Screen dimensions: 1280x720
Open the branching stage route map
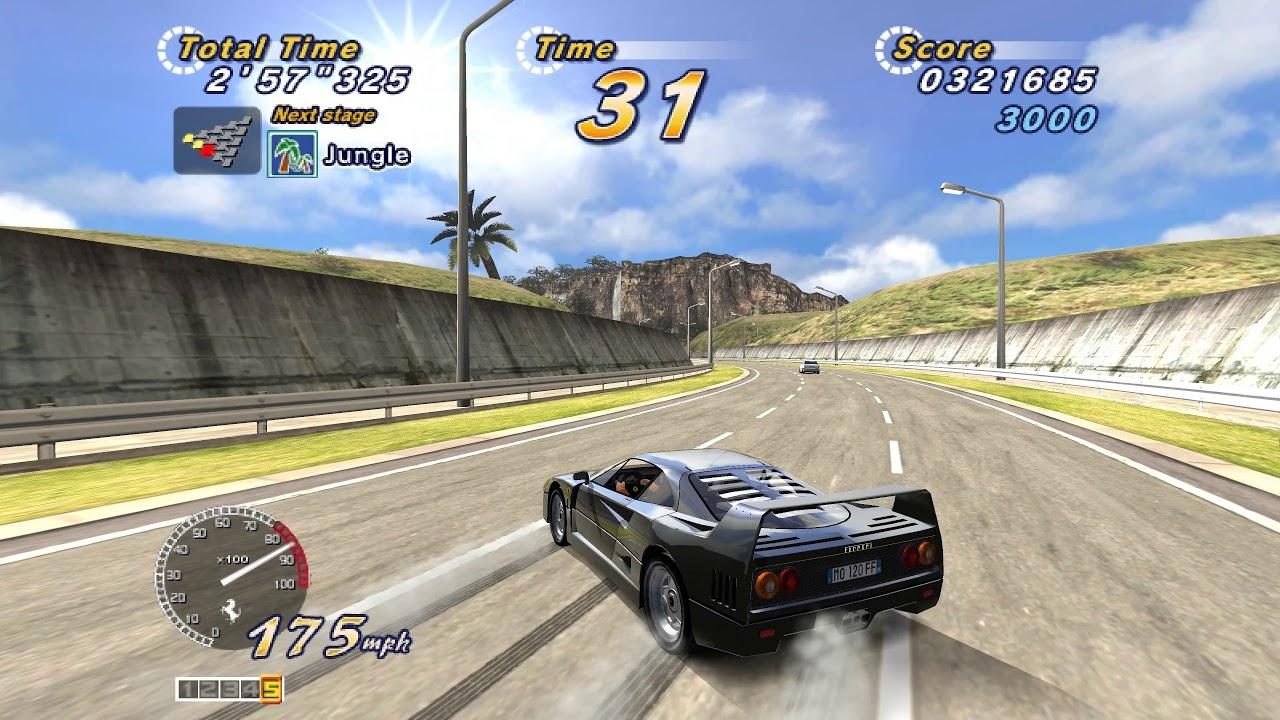[214, 140]
